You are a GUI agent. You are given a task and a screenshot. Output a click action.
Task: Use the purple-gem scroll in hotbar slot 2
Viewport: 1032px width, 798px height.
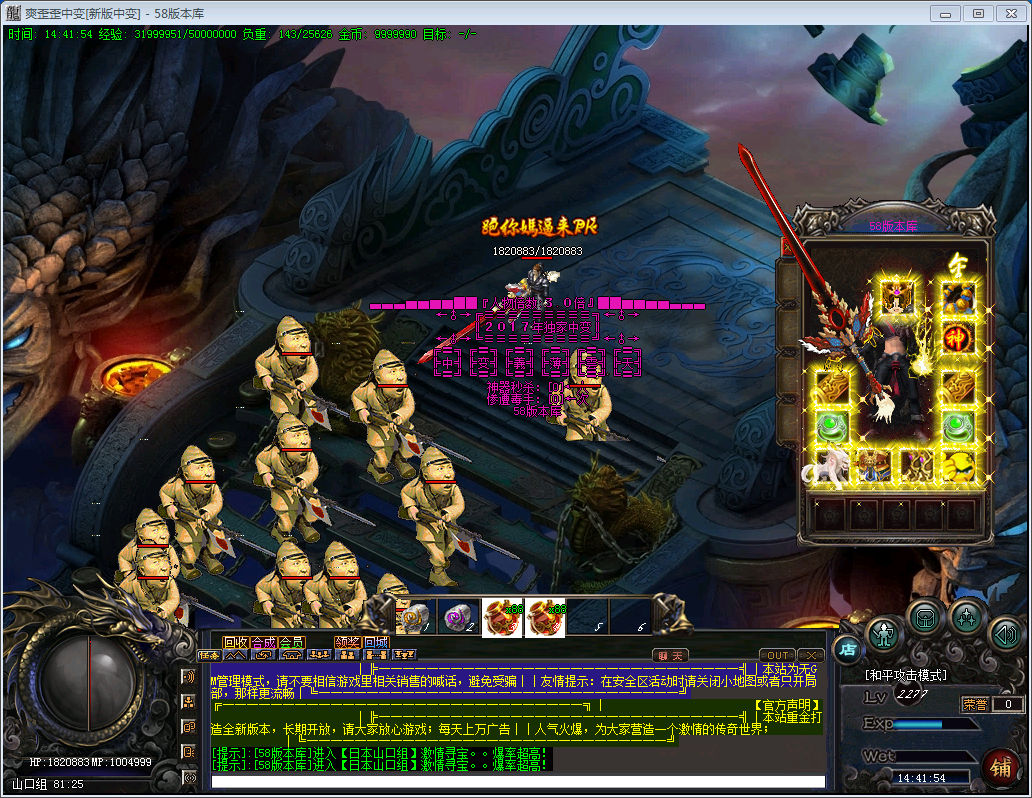(x=458, y=617)
